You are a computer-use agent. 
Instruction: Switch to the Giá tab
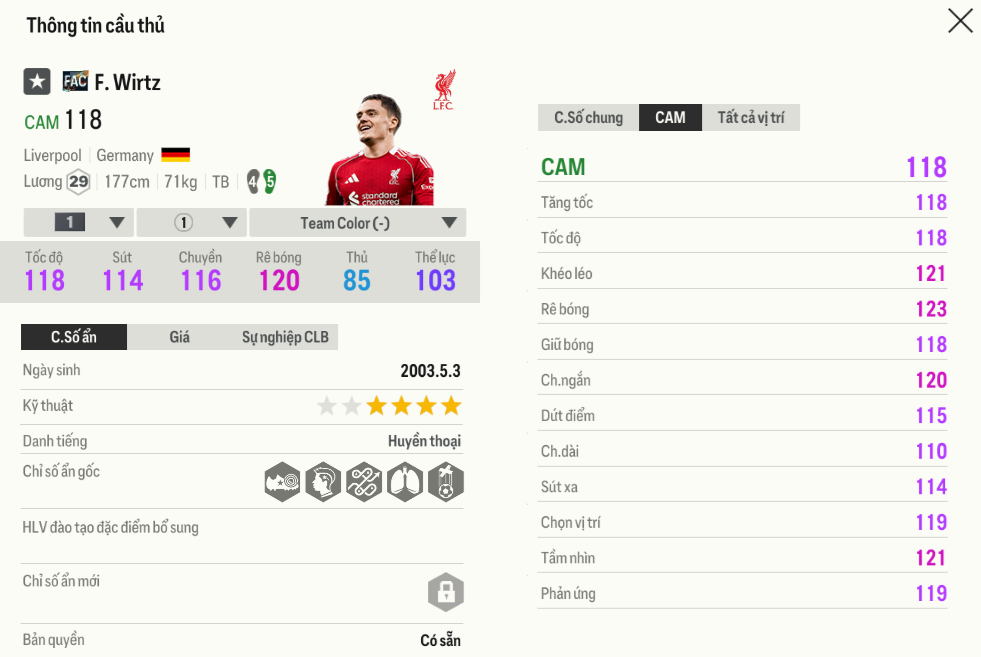179,337
